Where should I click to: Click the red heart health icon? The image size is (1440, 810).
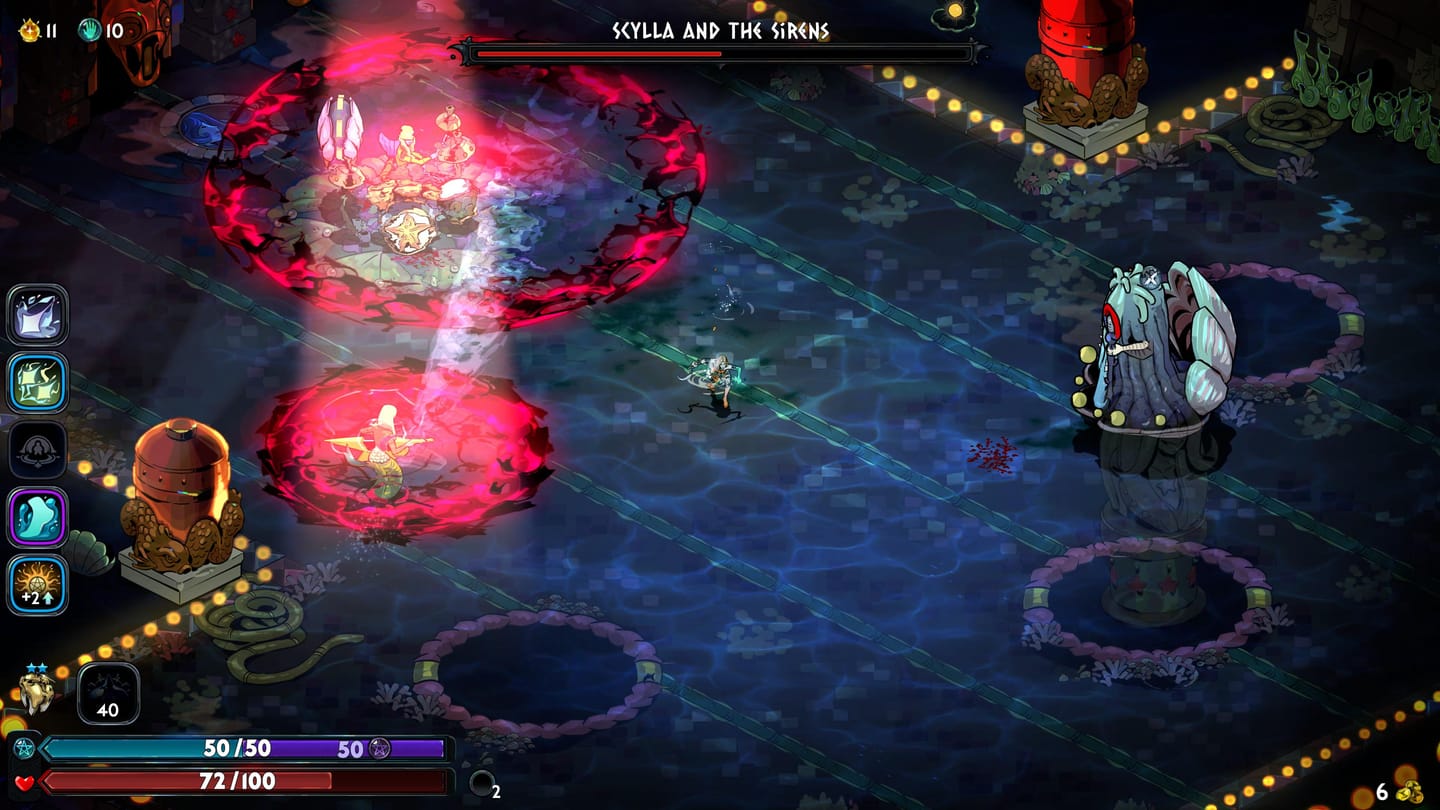(x=25, y=782)
